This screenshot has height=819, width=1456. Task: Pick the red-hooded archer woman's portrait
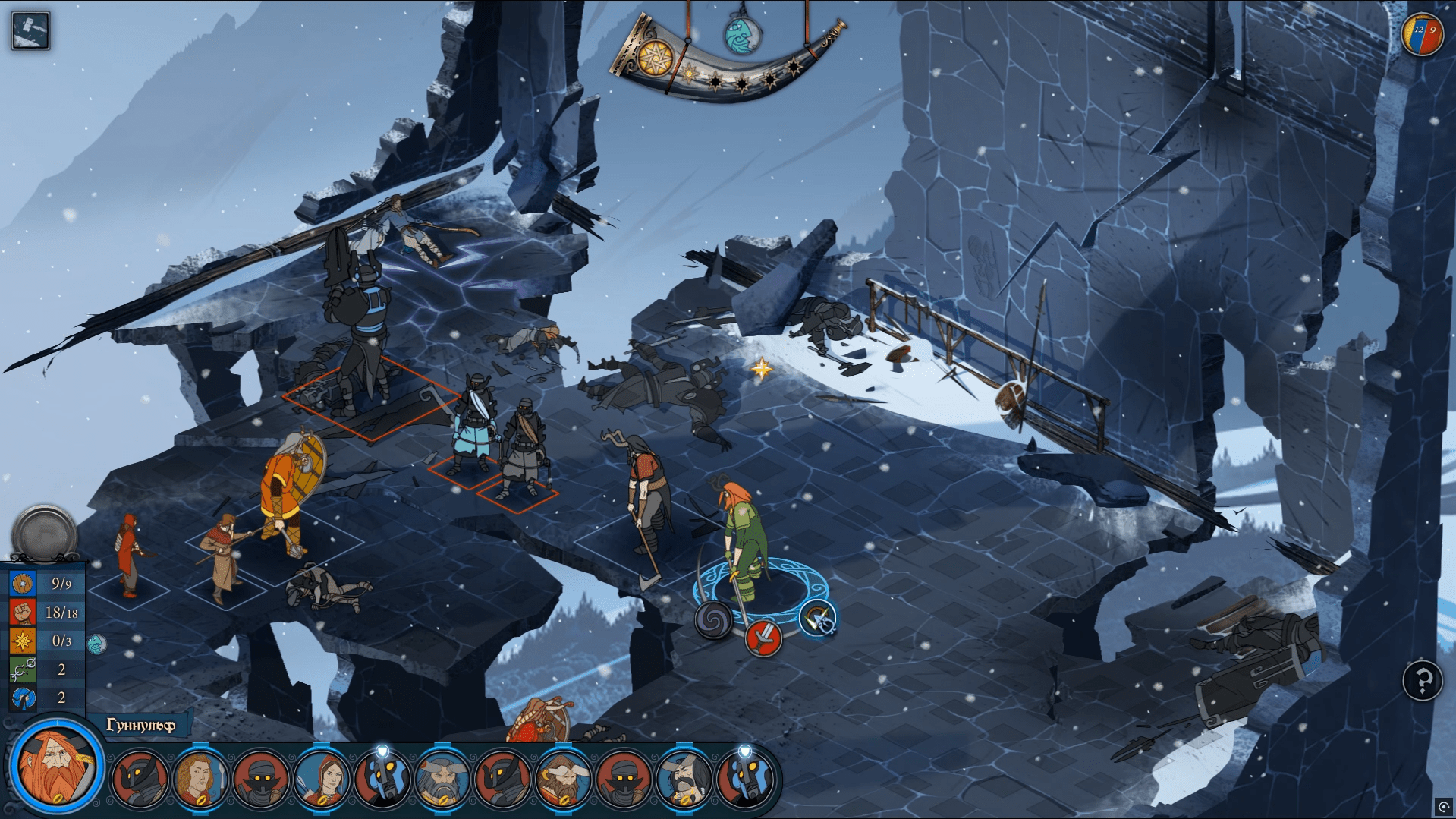pyautogui.click(x=322, y=780)
